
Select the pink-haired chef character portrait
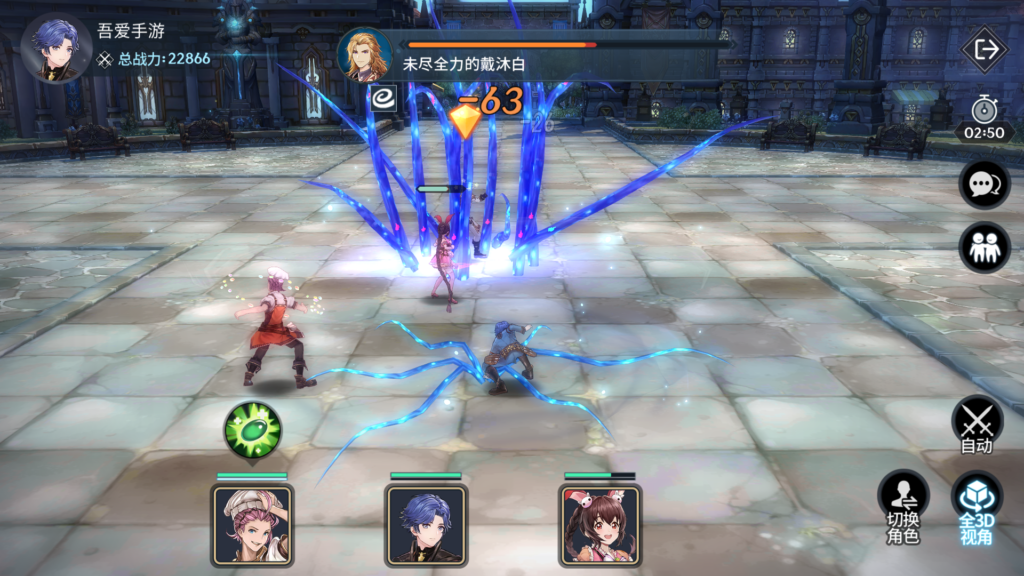coord(252,524)
